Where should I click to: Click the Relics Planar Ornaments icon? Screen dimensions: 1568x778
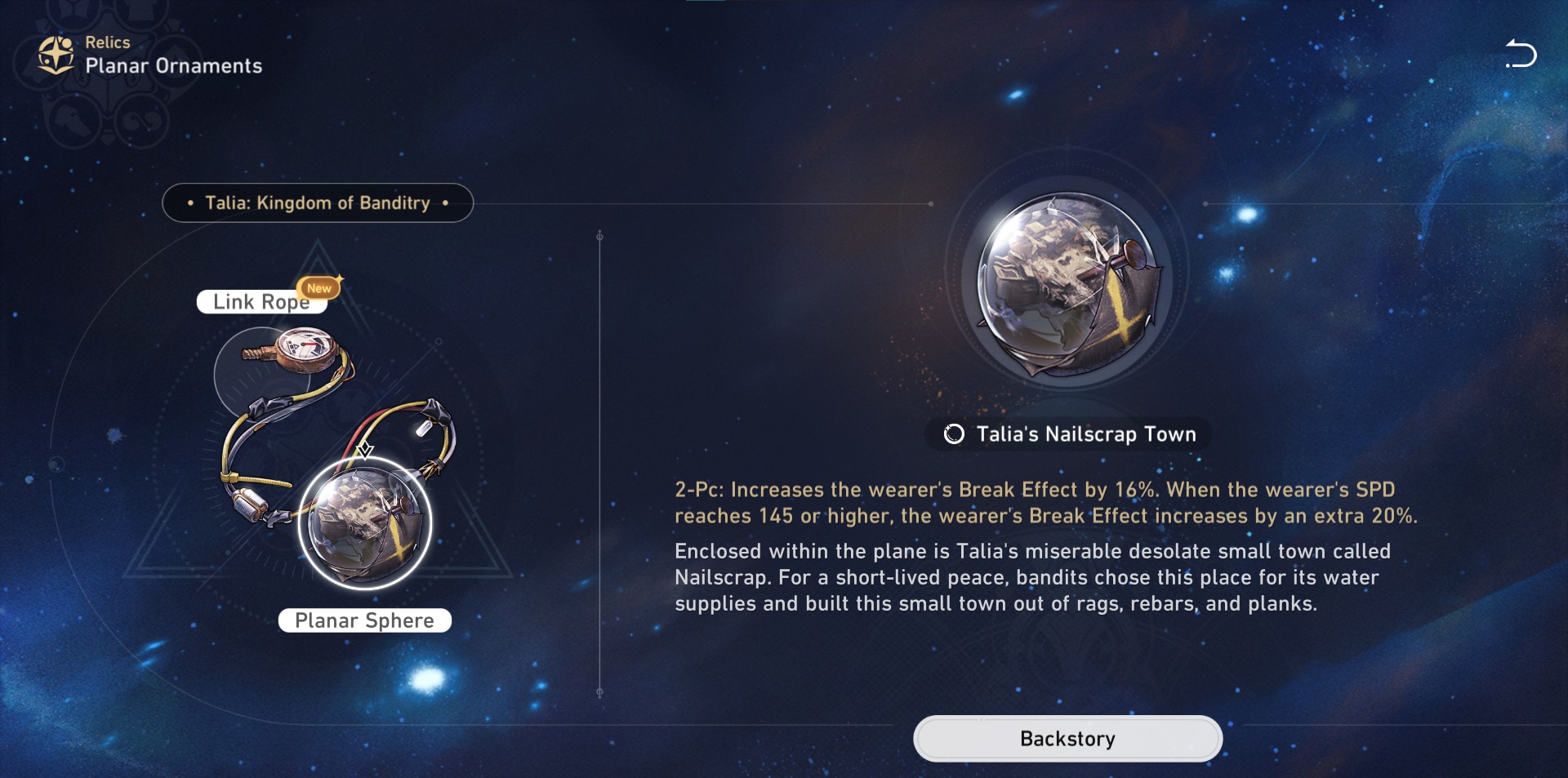[56, 56]
